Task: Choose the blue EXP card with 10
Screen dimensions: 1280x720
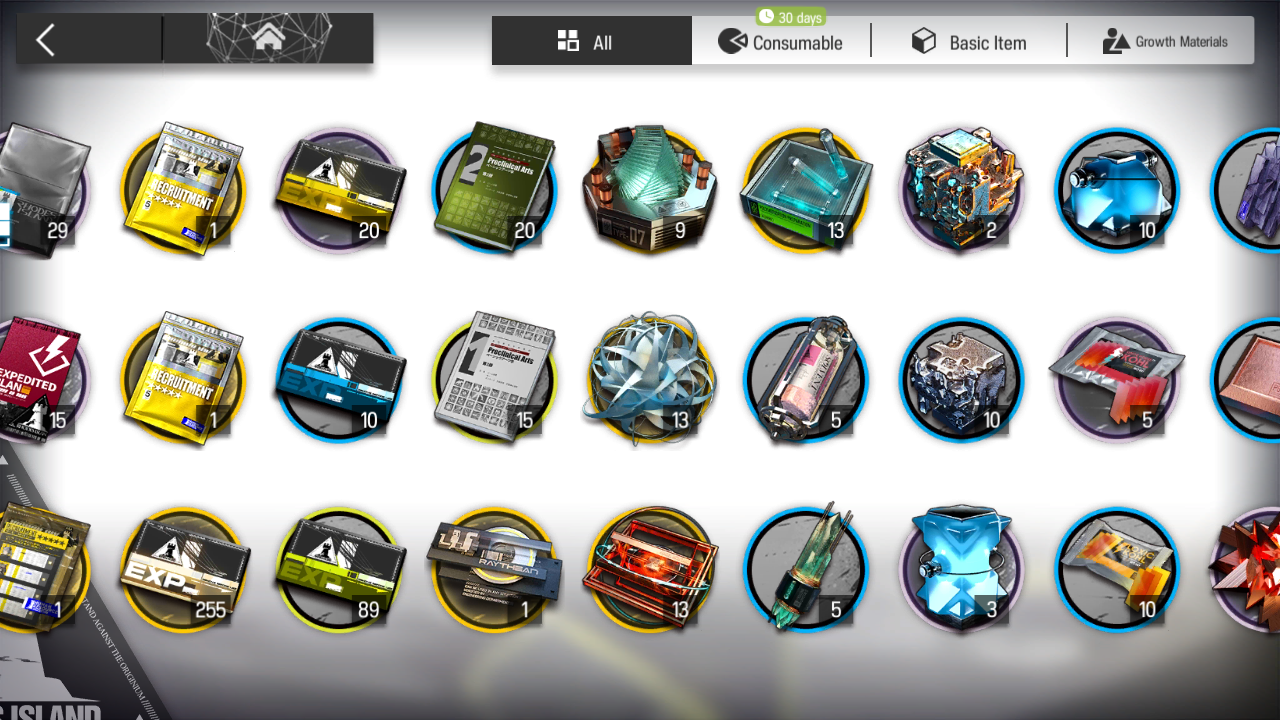Action: click(339, 379)
